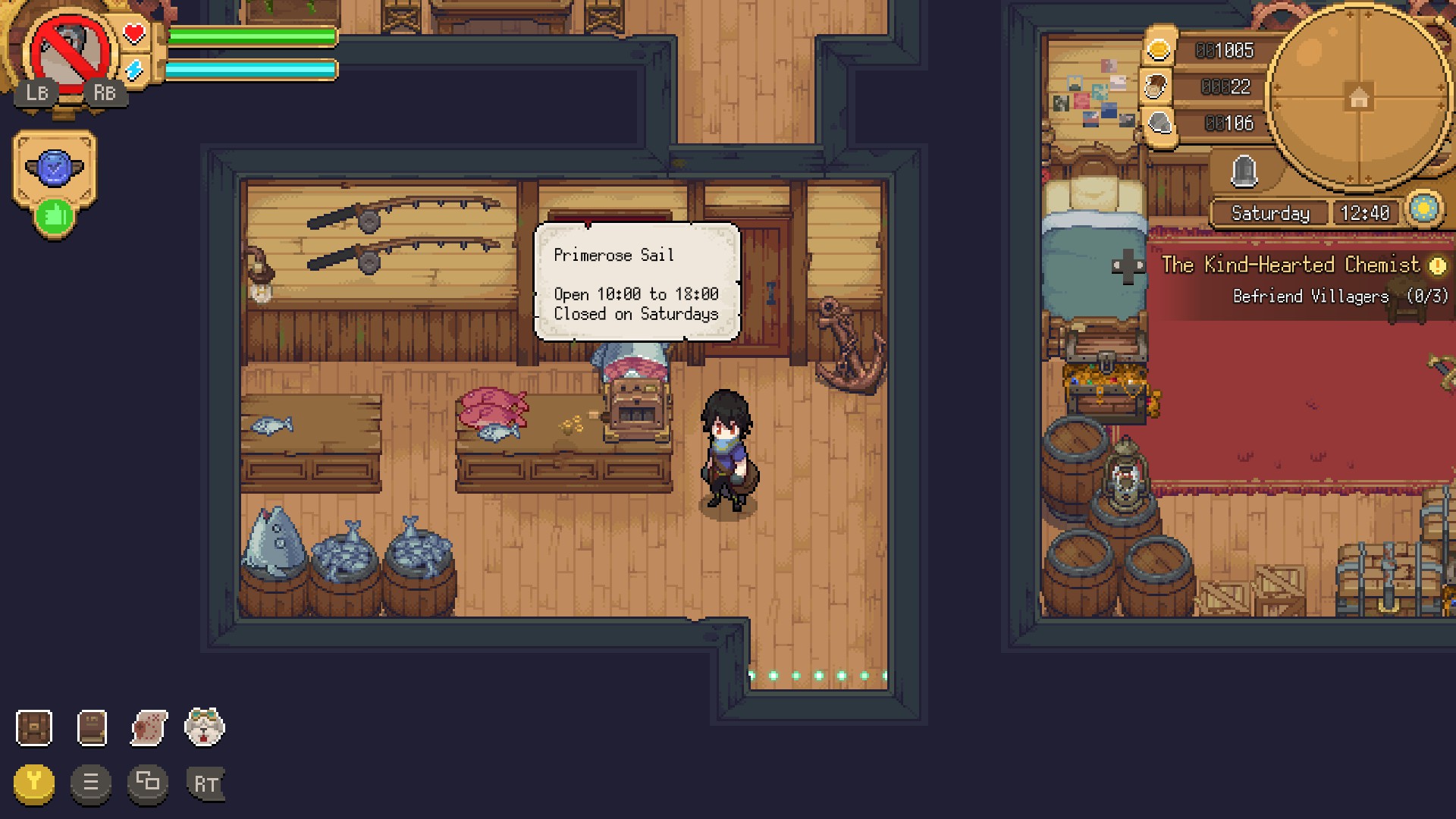Open the backpack inventory icon
Viewport: 1456px width, 819px height.
click(34, 728)
